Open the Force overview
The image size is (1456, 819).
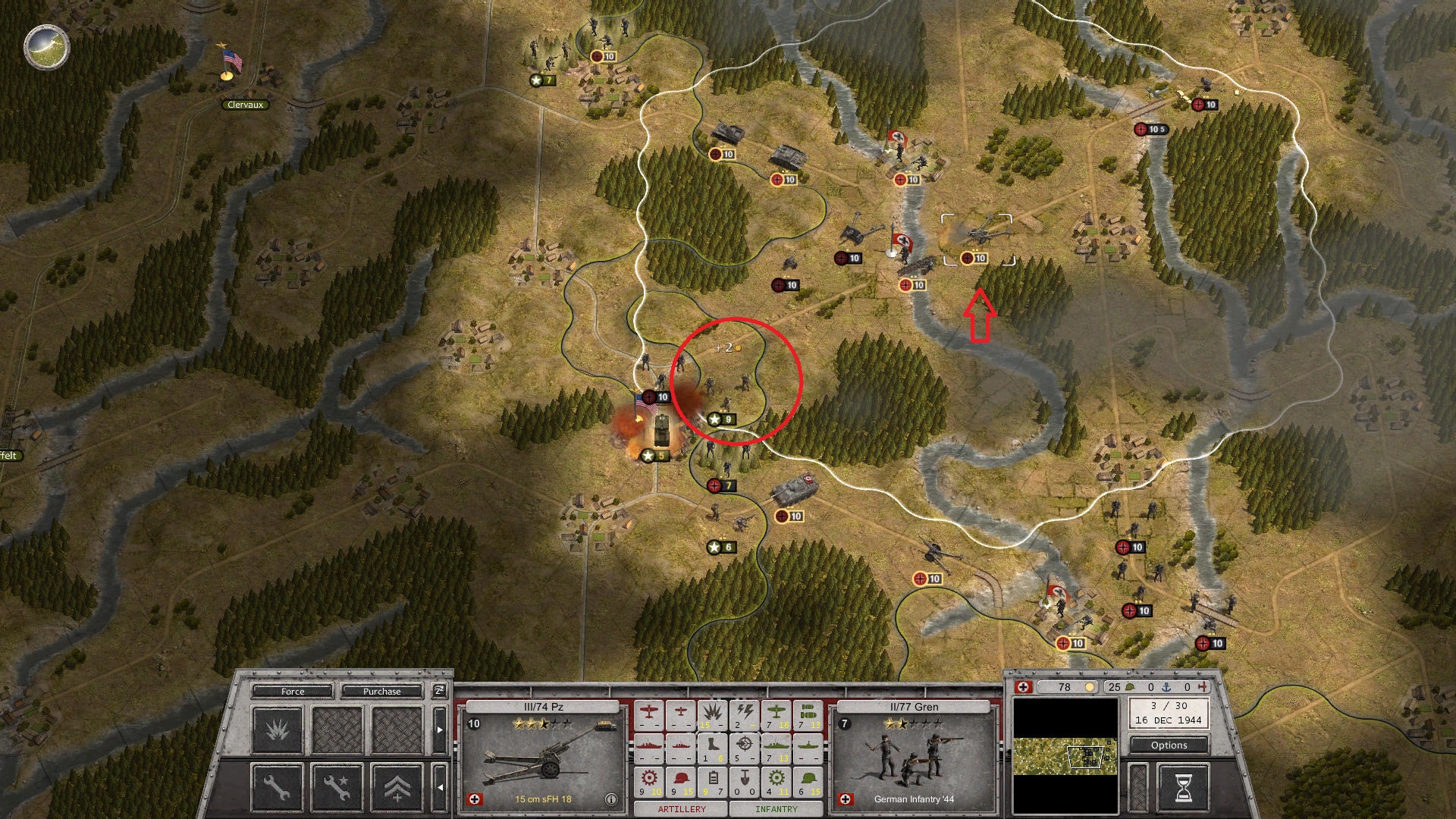[x=293, y=692]
